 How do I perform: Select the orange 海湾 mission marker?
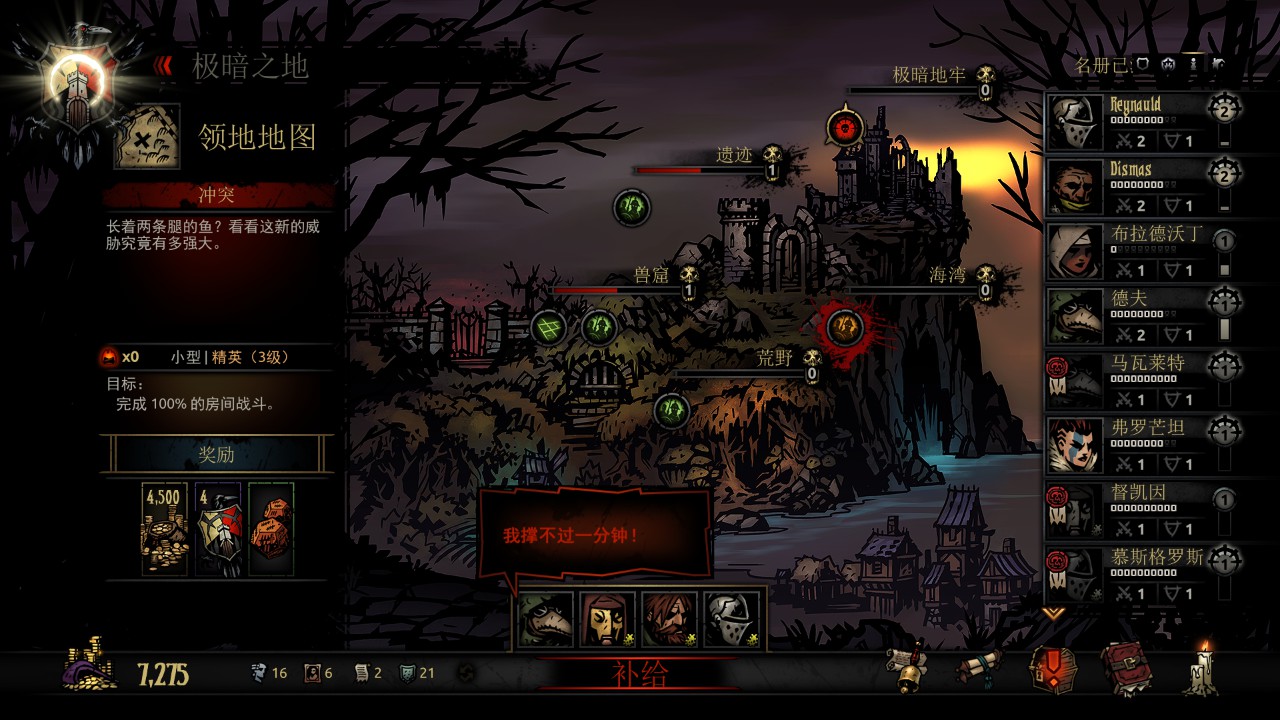(x=845, y=326)
